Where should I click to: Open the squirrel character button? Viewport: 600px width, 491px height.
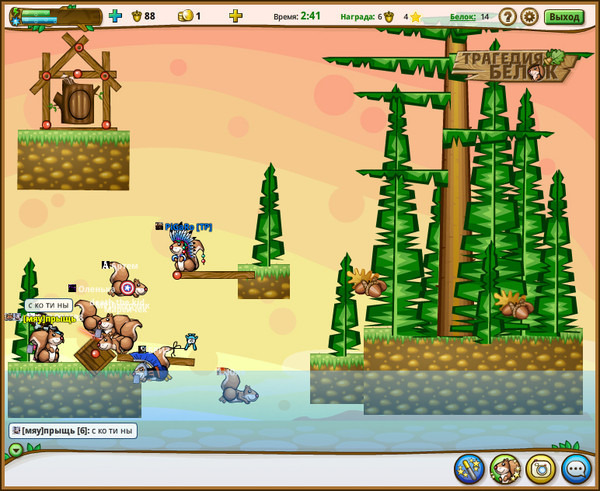(505, 467)
